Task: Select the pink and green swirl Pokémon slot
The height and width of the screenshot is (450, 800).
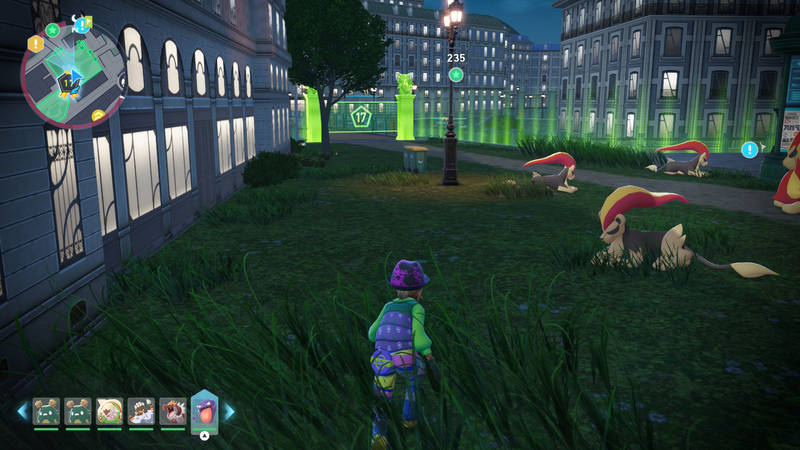Action: tap(109, 410)
